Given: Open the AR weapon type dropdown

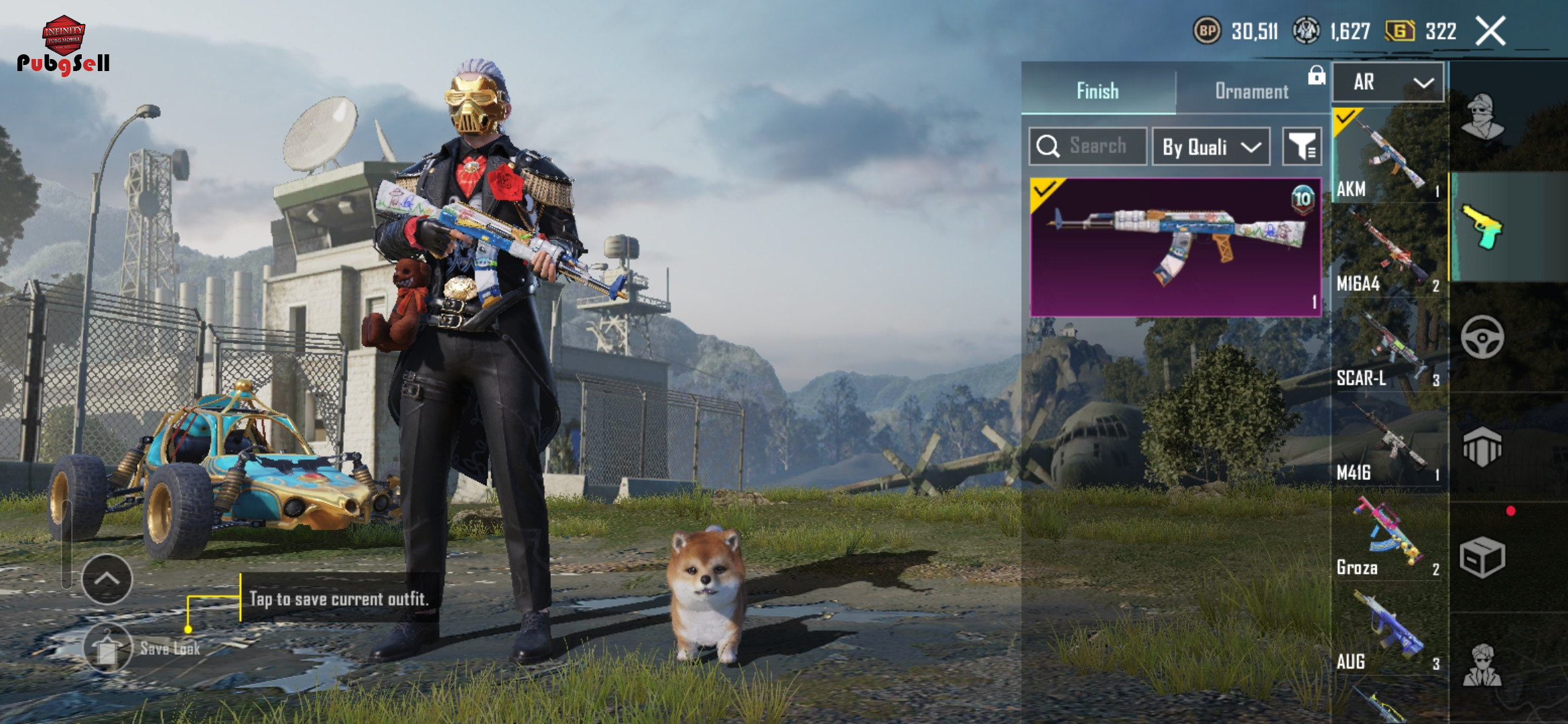Looking at the screenshot, I should click(x=1388, y=82).
